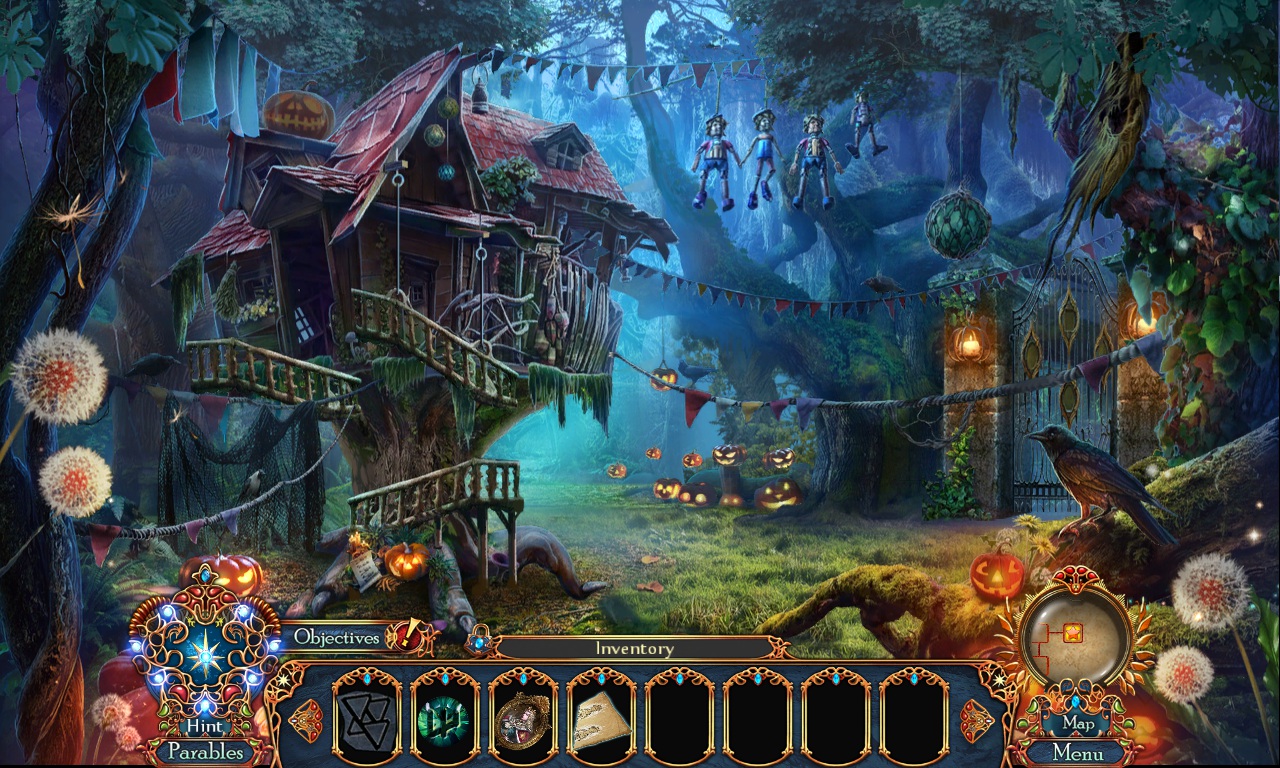
Task: Click the Hint button
Action: click(204, 726)
